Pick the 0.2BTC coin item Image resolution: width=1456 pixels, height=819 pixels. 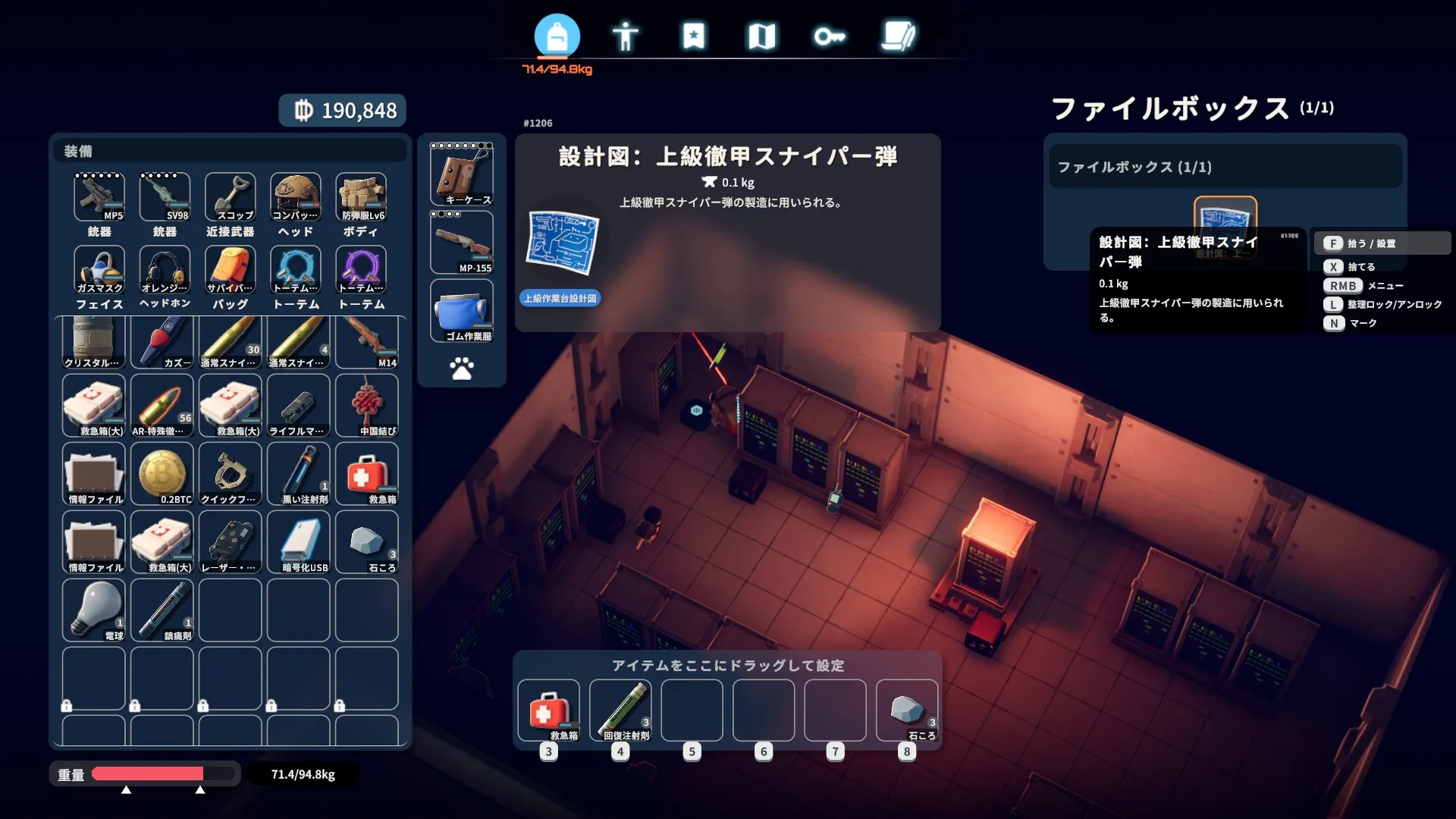point(162,474)
